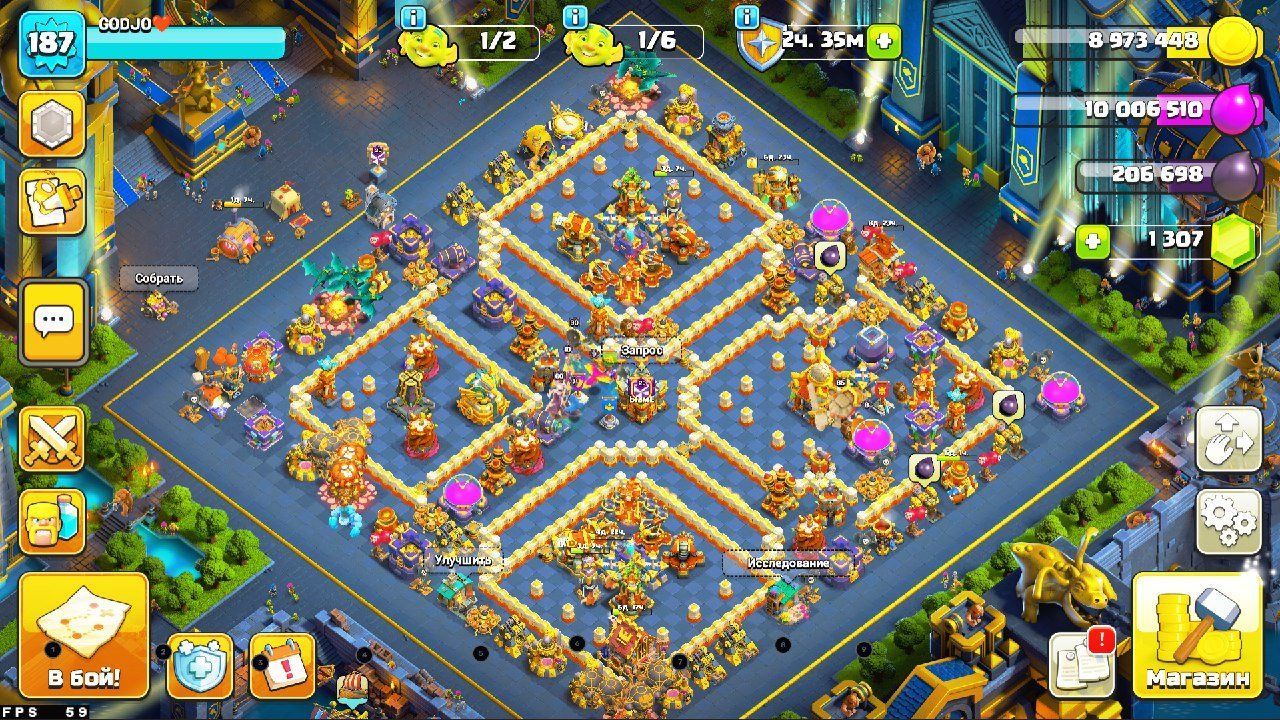This screenshot has width=1280, height=720.
Task: Open the news papers icon with red alert
Action: (1081, 662)
